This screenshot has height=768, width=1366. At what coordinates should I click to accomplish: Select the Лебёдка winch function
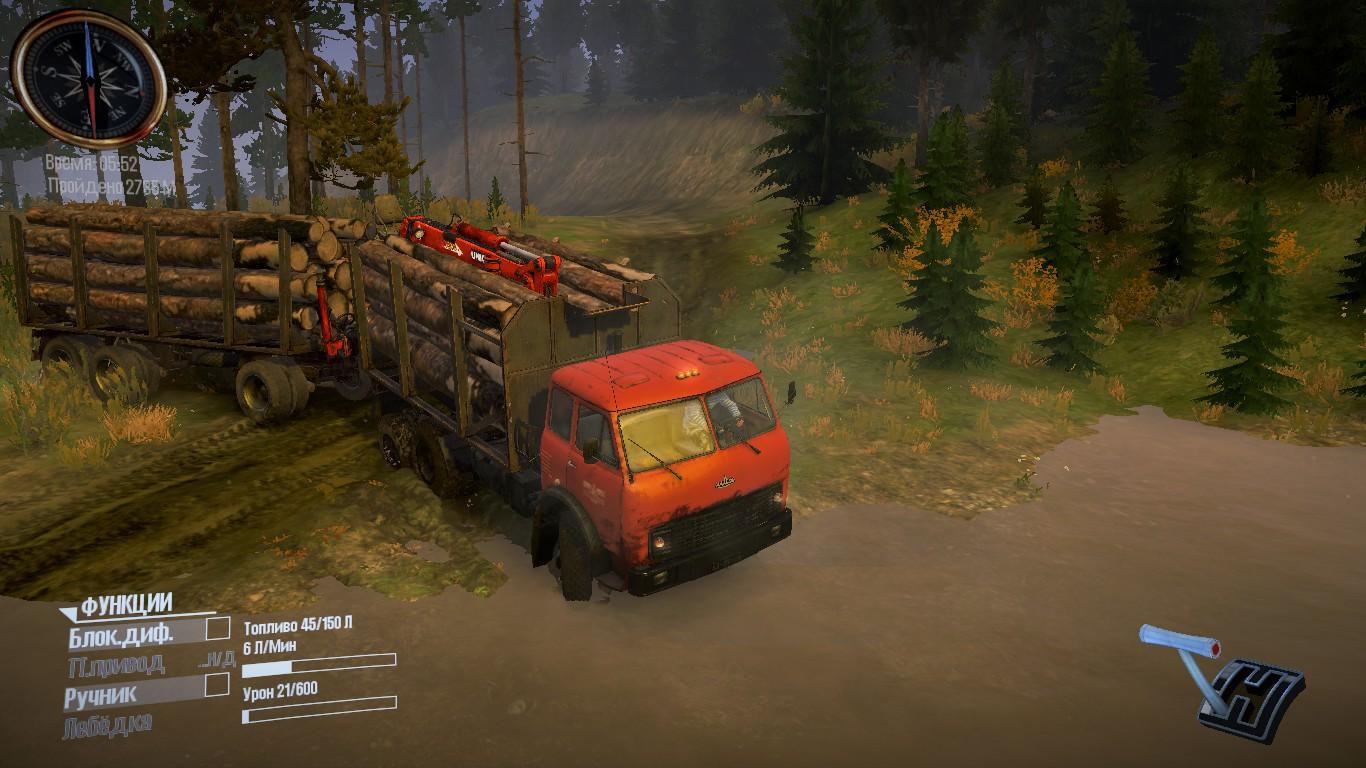click(107, 725)
